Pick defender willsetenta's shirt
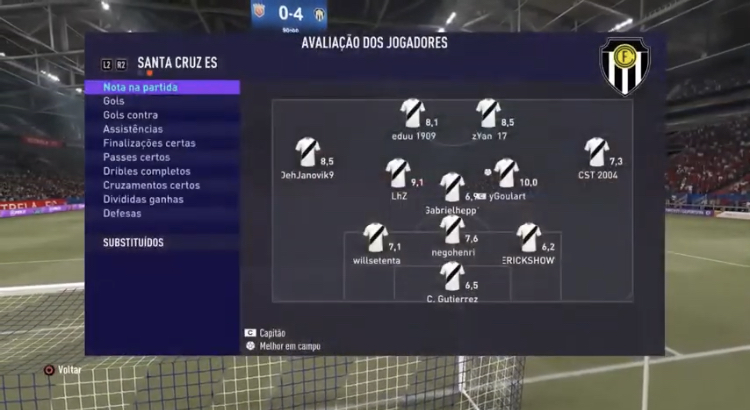 tap(376, 237)
